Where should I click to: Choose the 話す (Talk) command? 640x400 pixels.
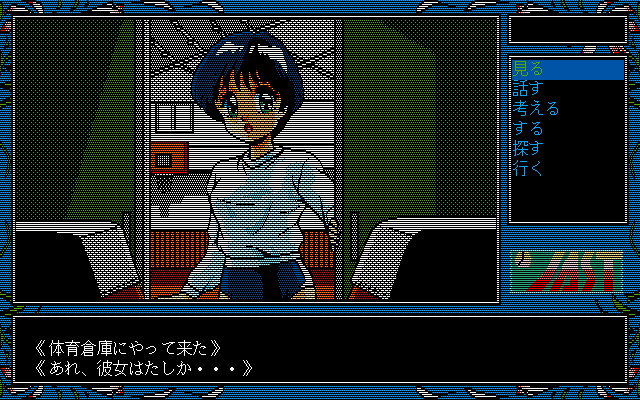(527, 89)
